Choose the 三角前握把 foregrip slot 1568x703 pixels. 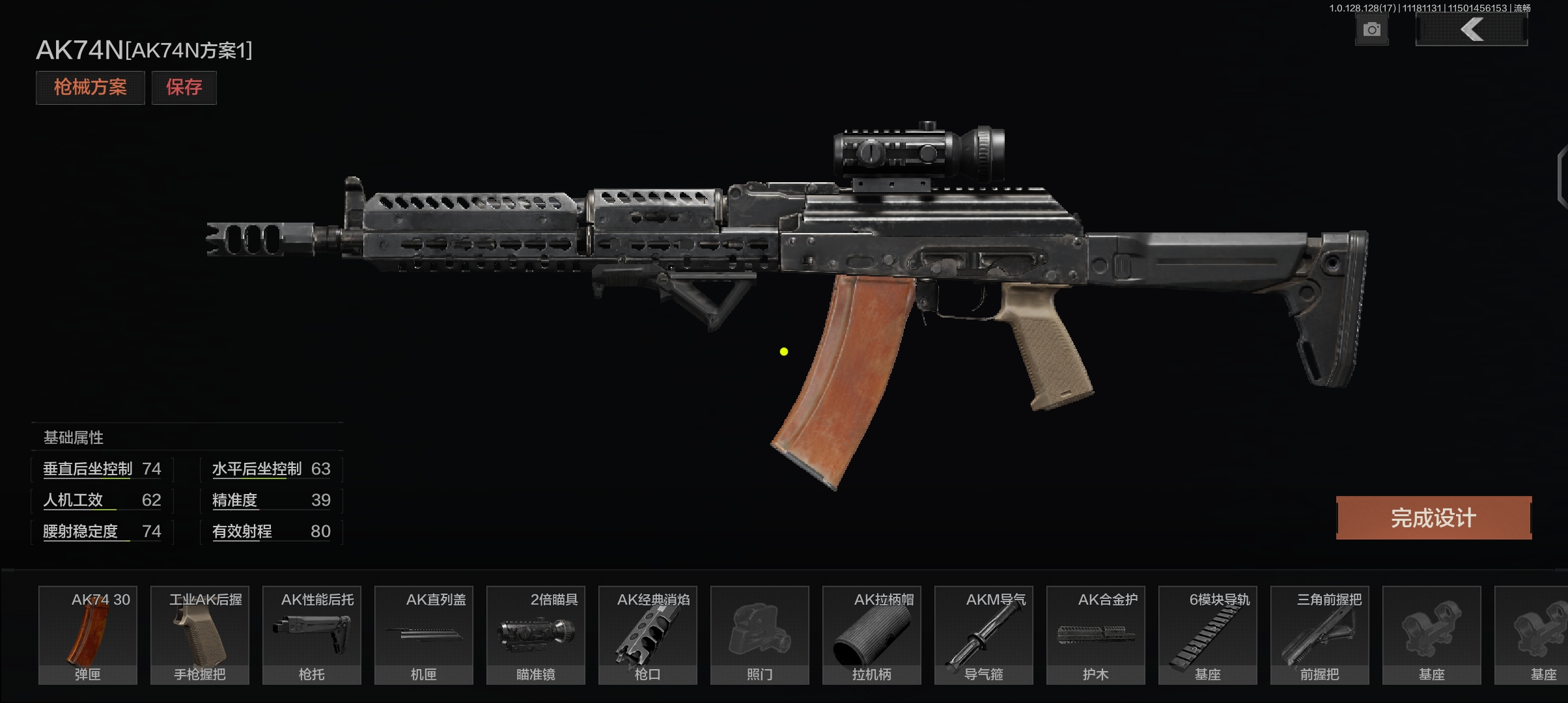coord(1320,635)
